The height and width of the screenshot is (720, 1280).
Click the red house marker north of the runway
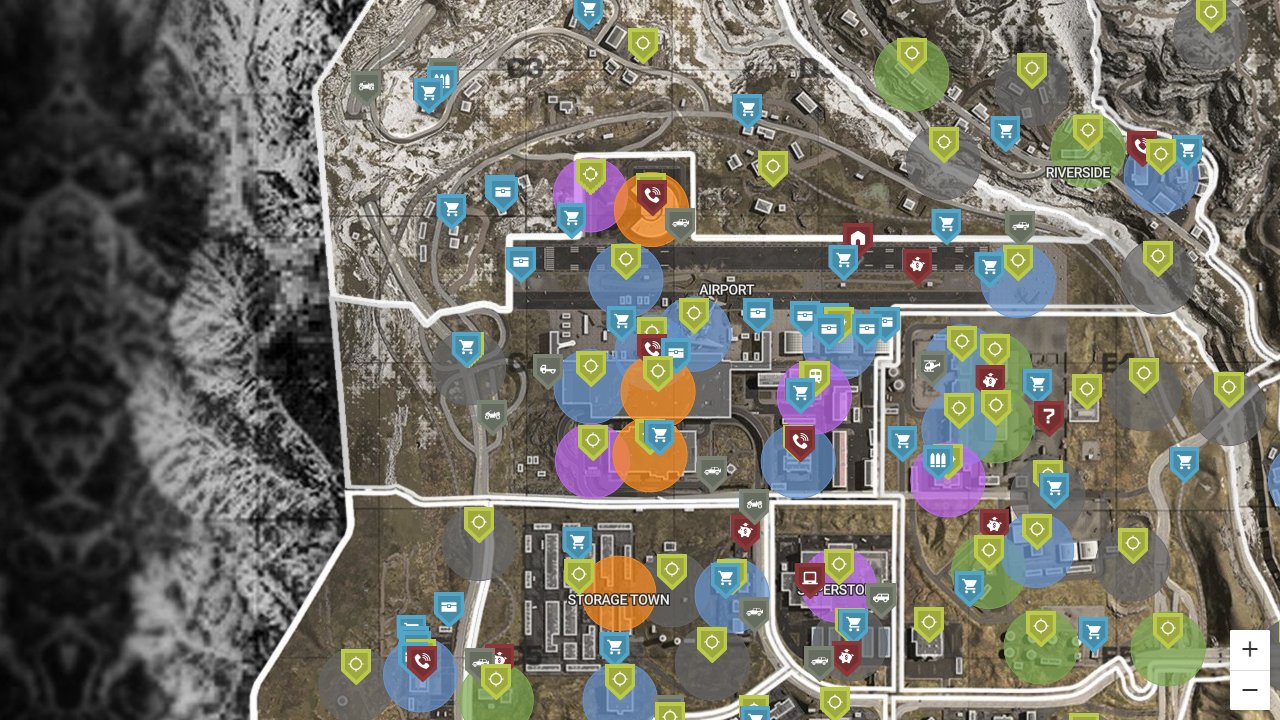[859, 236]
